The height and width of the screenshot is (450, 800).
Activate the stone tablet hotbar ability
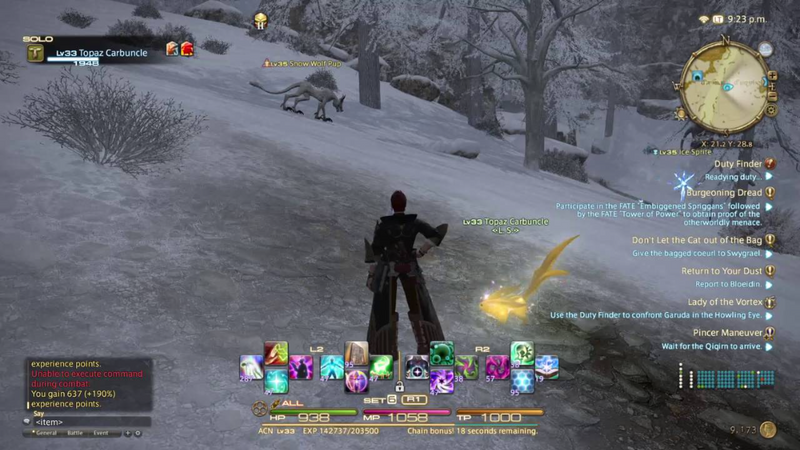[x=356, y=352]
